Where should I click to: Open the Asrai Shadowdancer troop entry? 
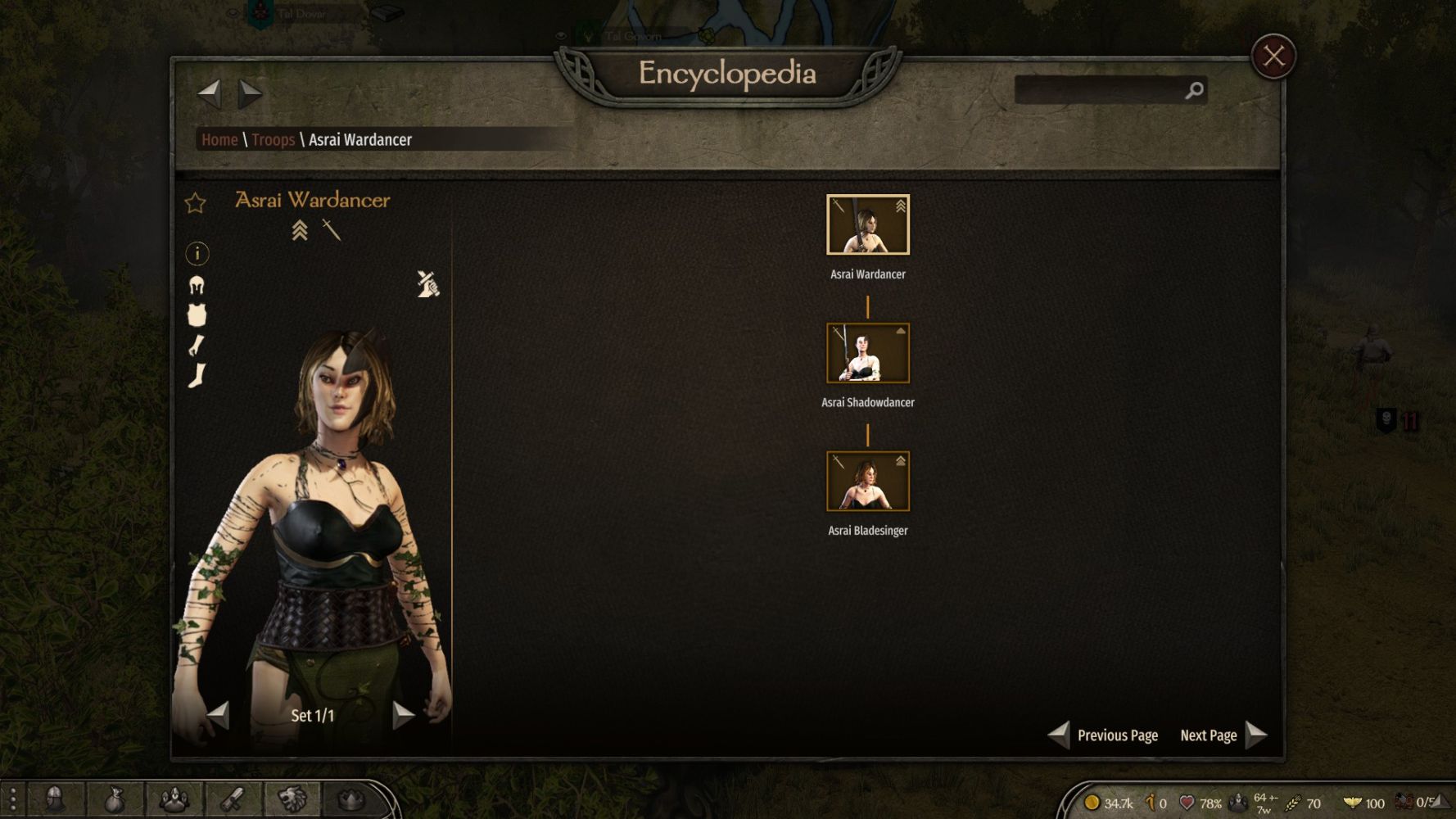[868, 354]
